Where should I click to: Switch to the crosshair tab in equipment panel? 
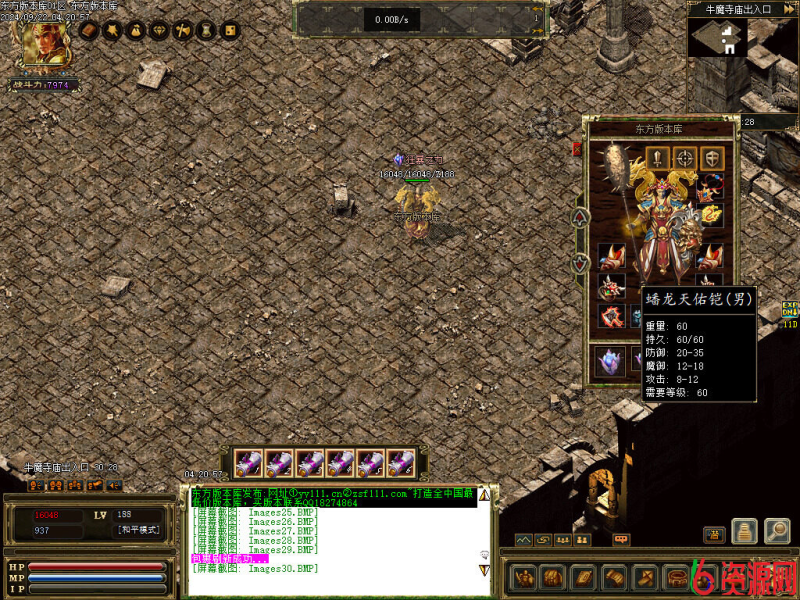(684, 158)
